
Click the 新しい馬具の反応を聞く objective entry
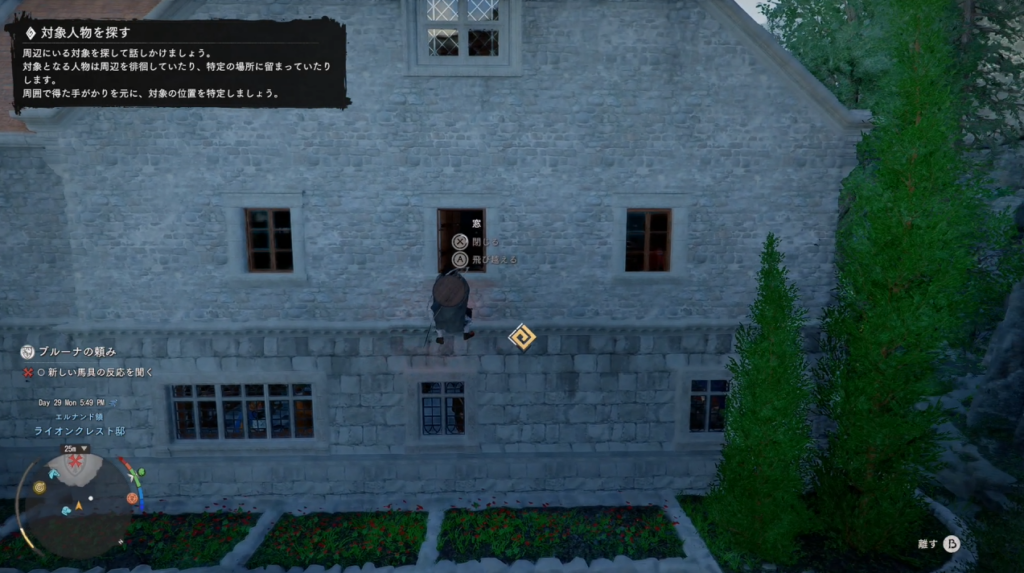[95, 372]
